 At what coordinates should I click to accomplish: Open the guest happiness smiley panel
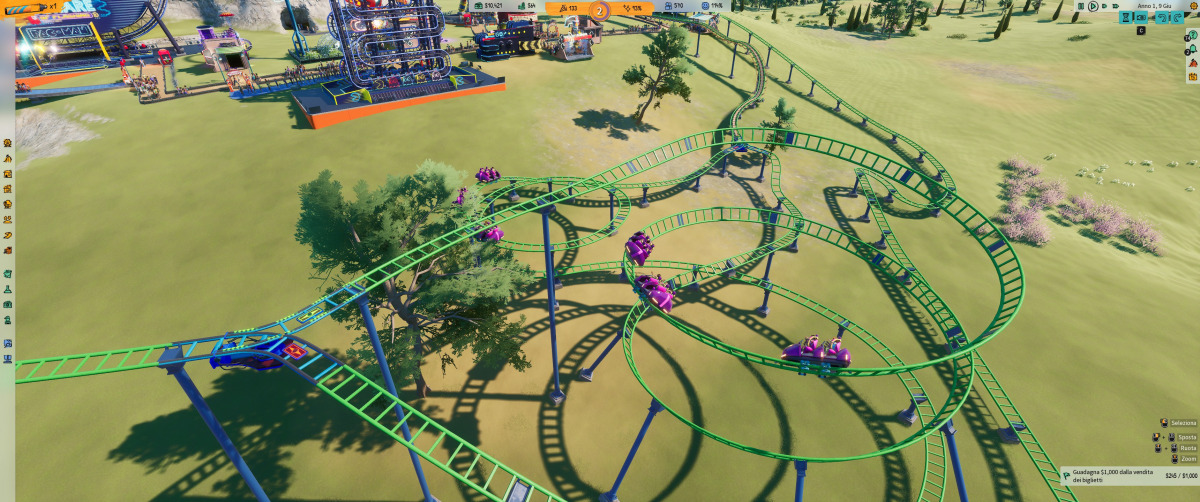pos(711,6)
